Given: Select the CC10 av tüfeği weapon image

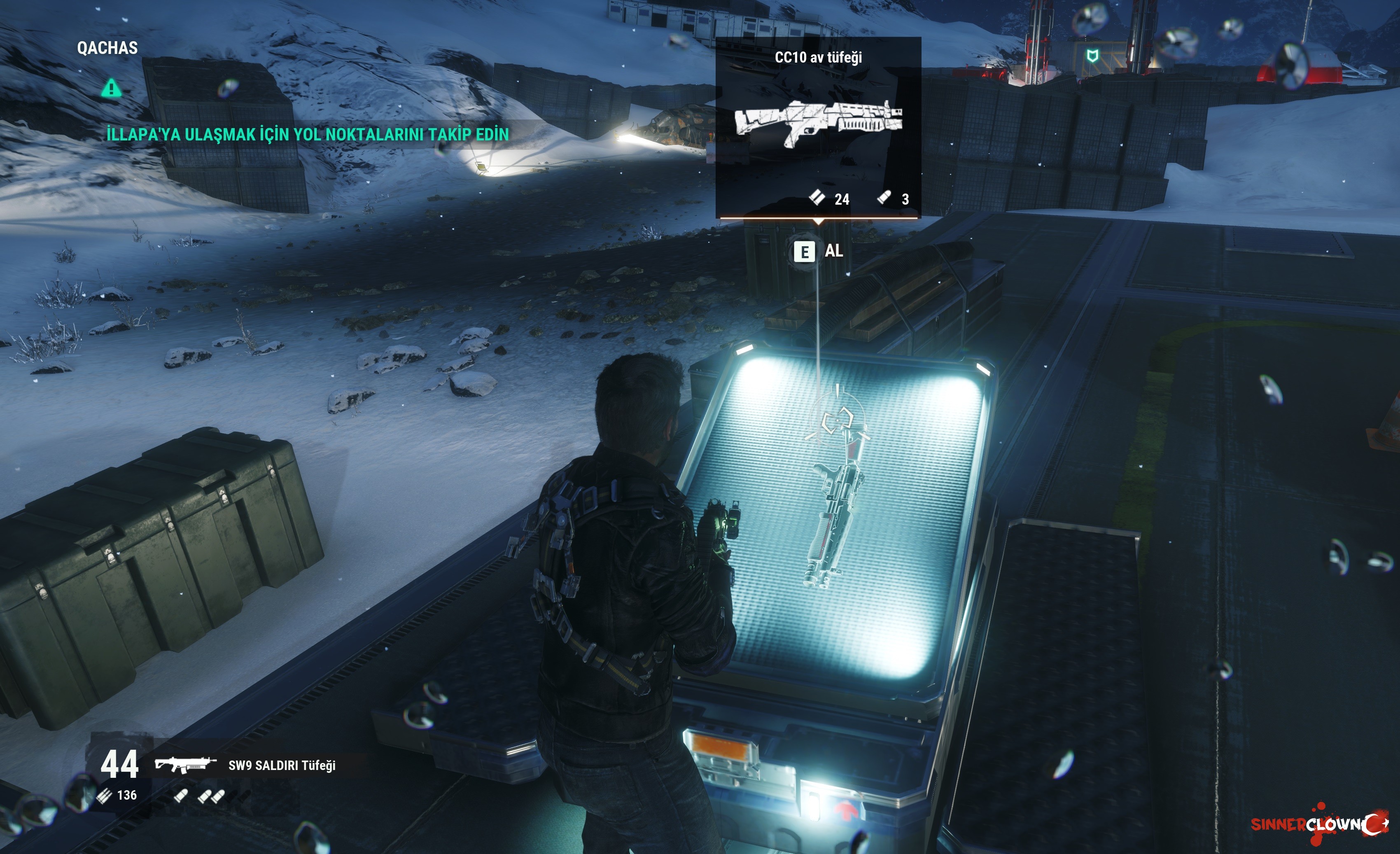Looking at the screenshot, I should [x=818, y=123].
